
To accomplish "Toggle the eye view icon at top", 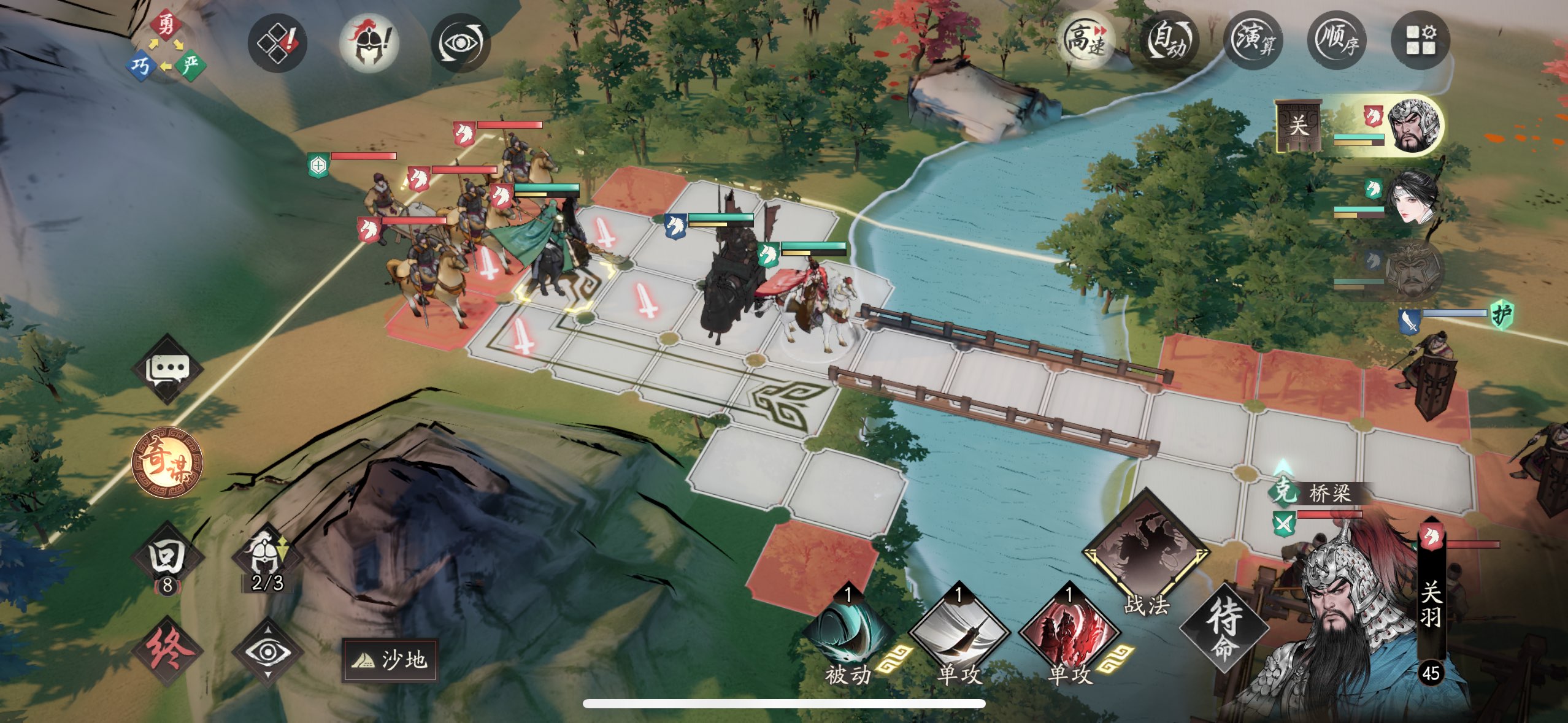I will point(460,42).
